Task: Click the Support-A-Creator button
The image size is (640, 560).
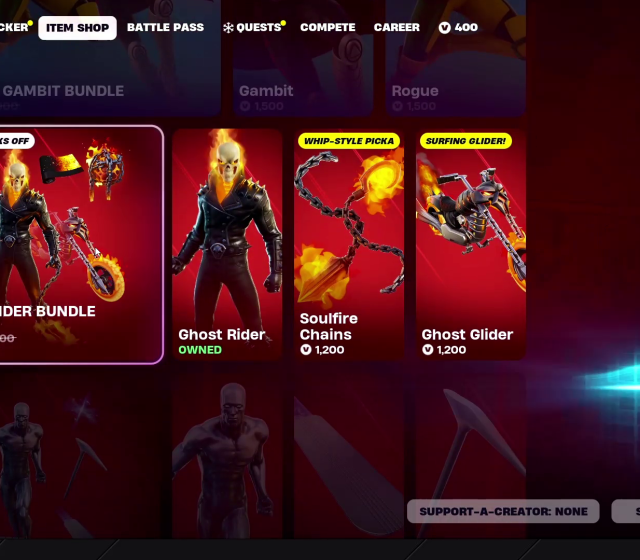Action: point(503,511)
